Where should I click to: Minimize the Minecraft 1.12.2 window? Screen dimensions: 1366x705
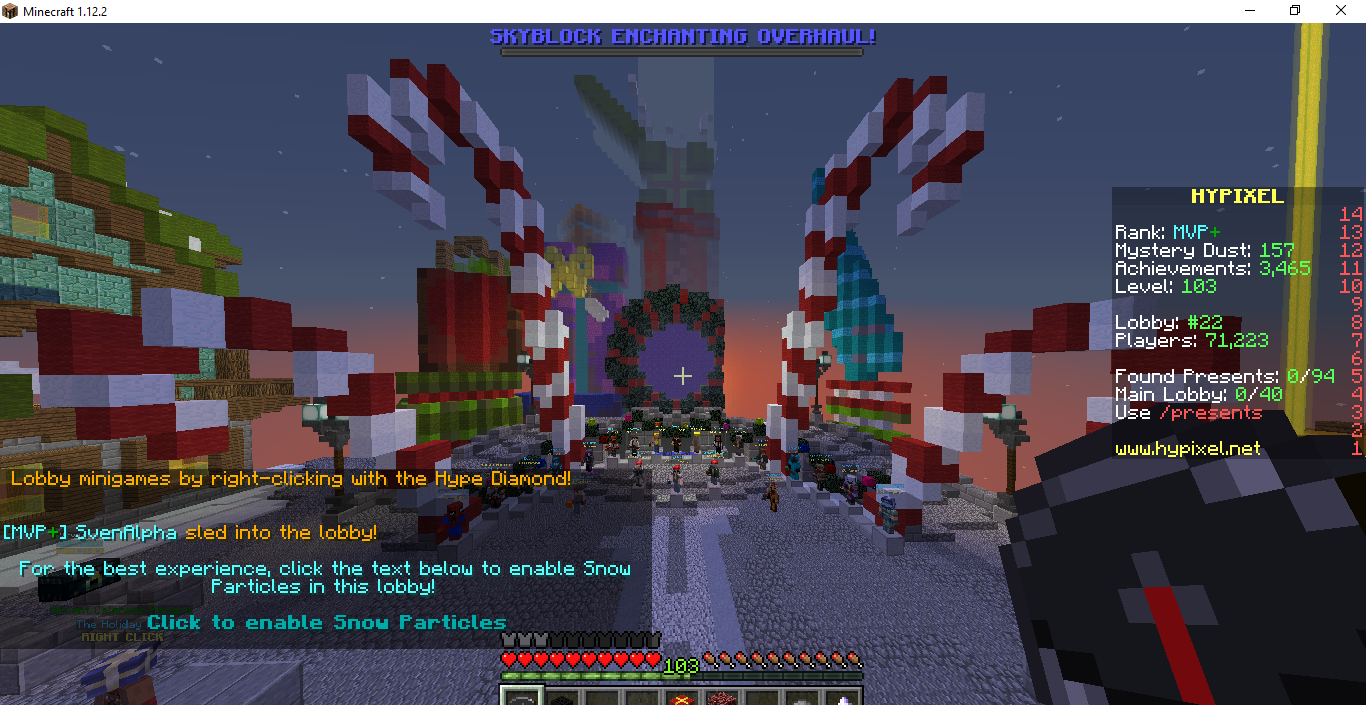pos(1250,11)
